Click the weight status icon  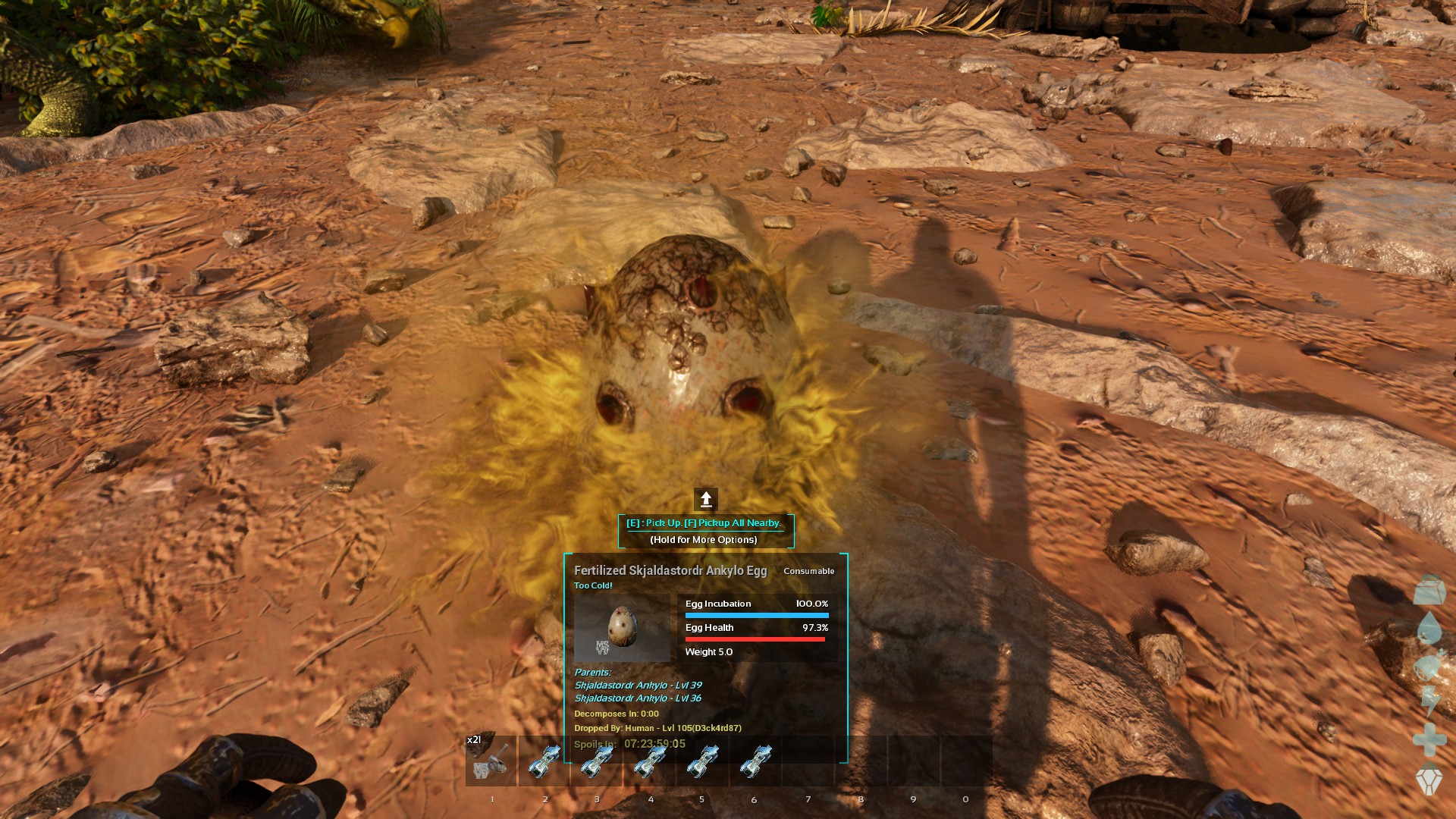1429,589
